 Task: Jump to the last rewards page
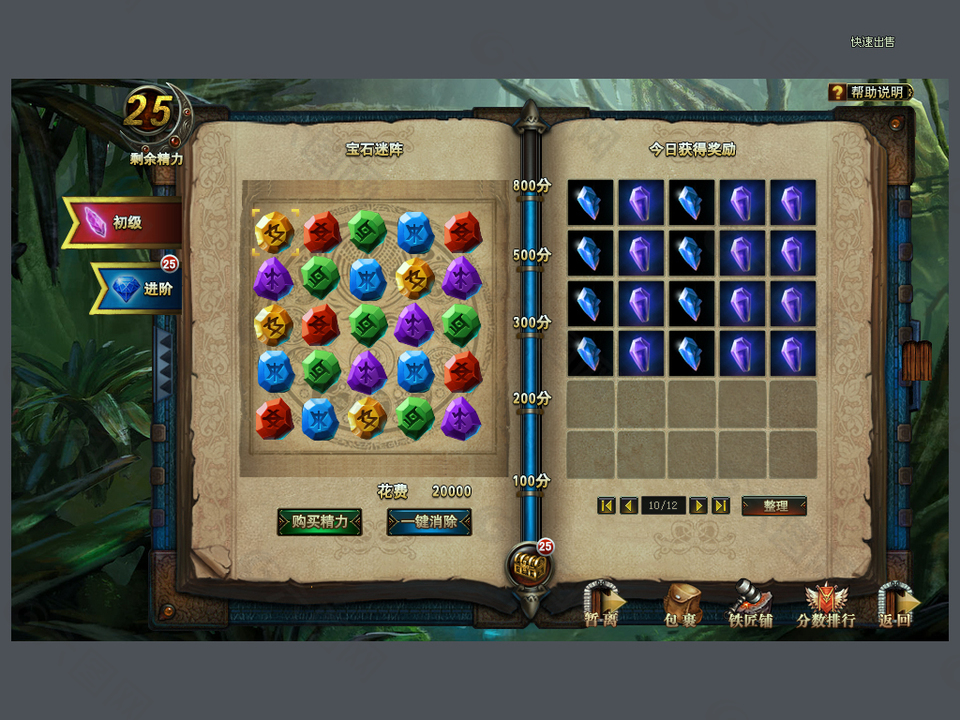(x=720, y=506)
